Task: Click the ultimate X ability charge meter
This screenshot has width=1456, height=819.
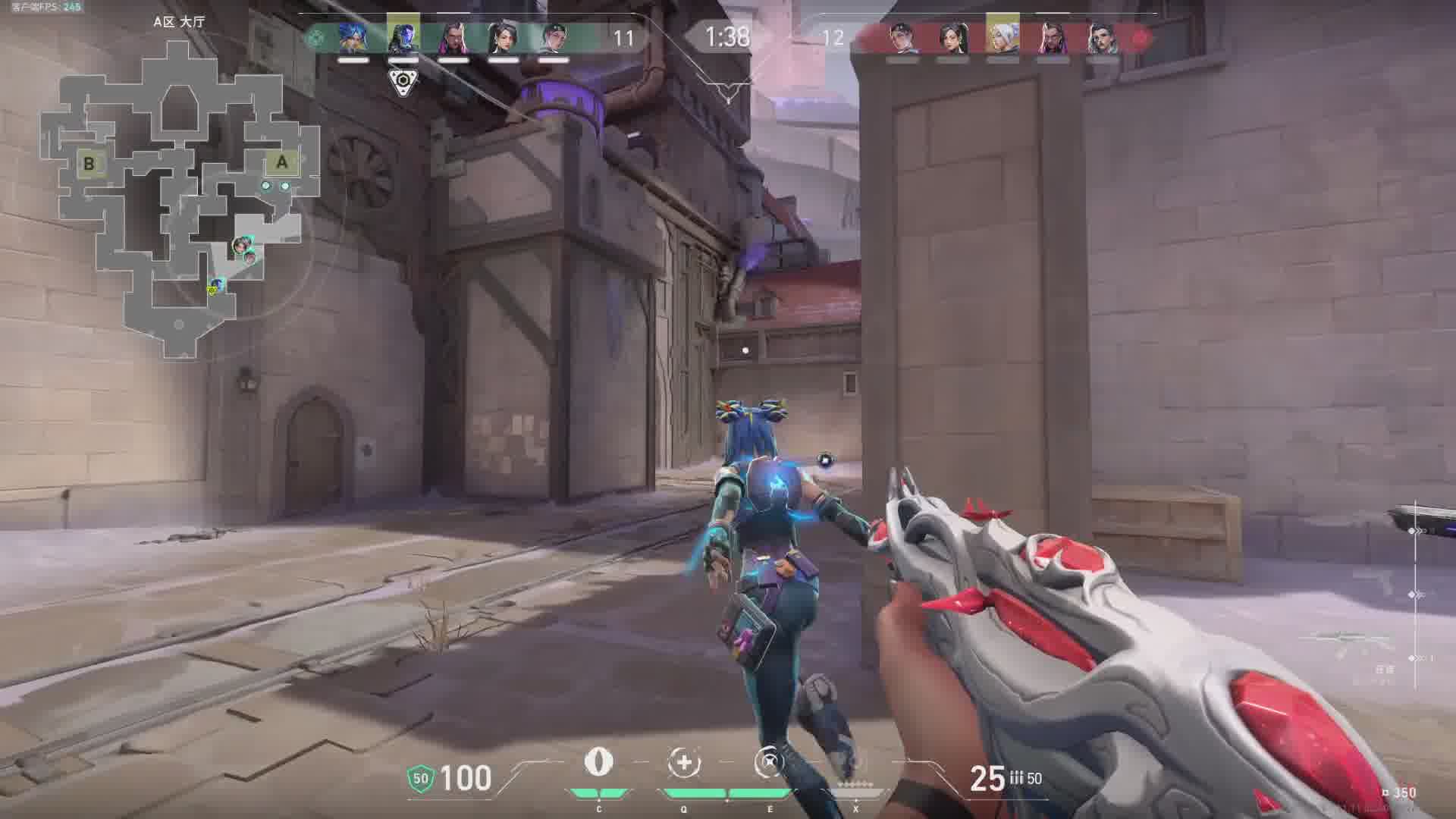Action: [x=855, y=786]
